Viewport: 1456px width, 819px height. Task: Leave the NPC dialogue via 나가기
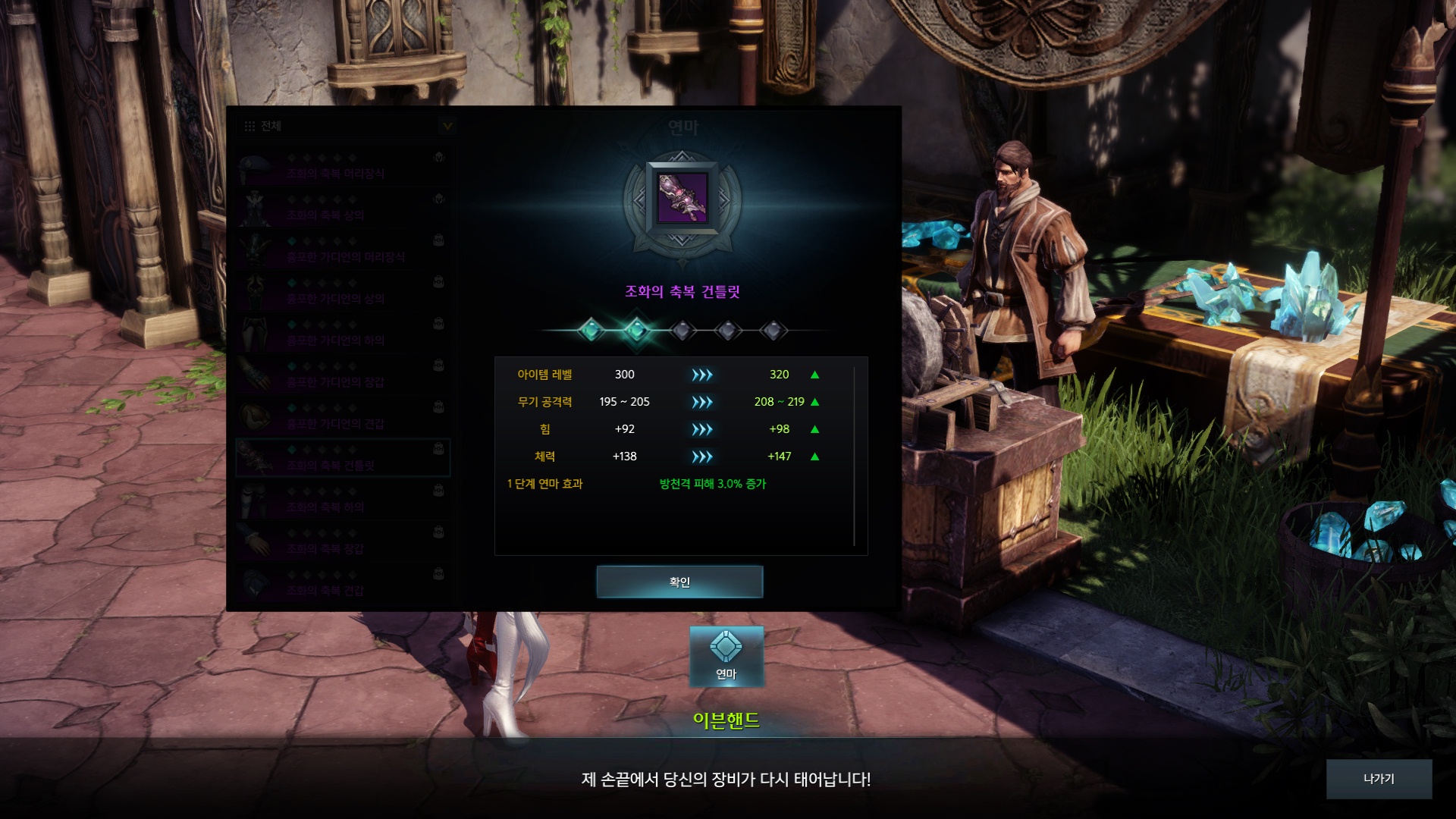(x=1379, y=779)
